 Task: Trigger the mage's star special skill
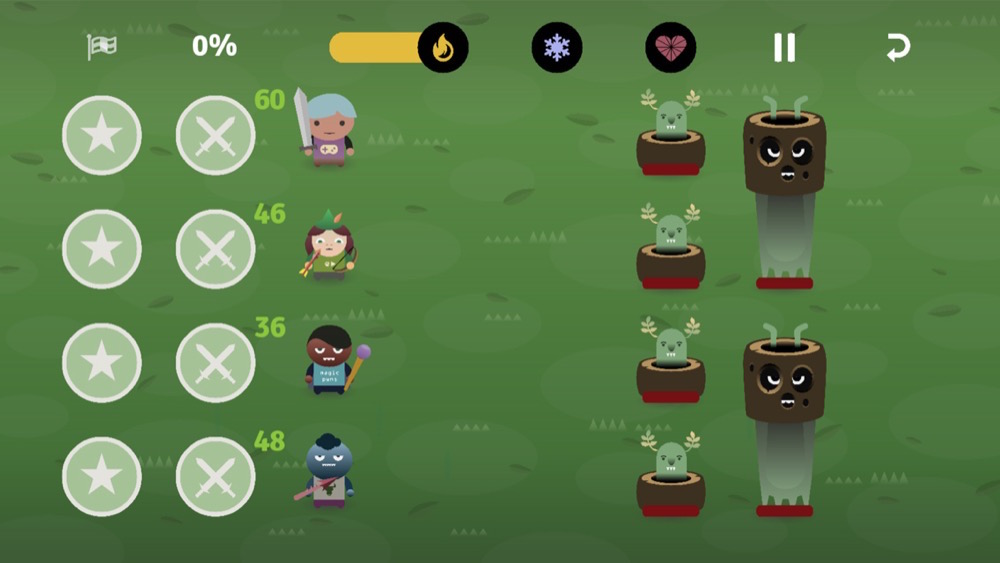click(x=102, y=363)
